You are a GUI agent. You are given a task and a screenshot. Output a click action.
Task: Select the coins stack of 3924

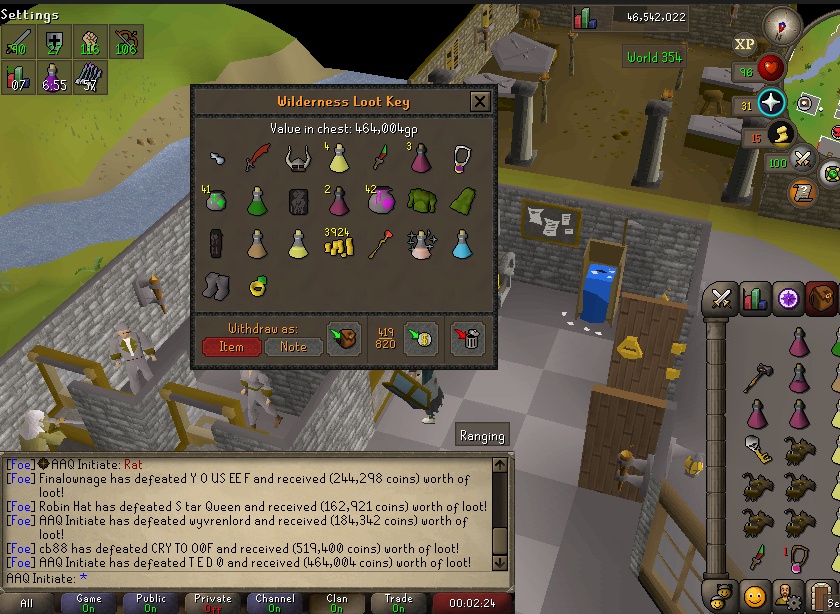tap(339, 243)
